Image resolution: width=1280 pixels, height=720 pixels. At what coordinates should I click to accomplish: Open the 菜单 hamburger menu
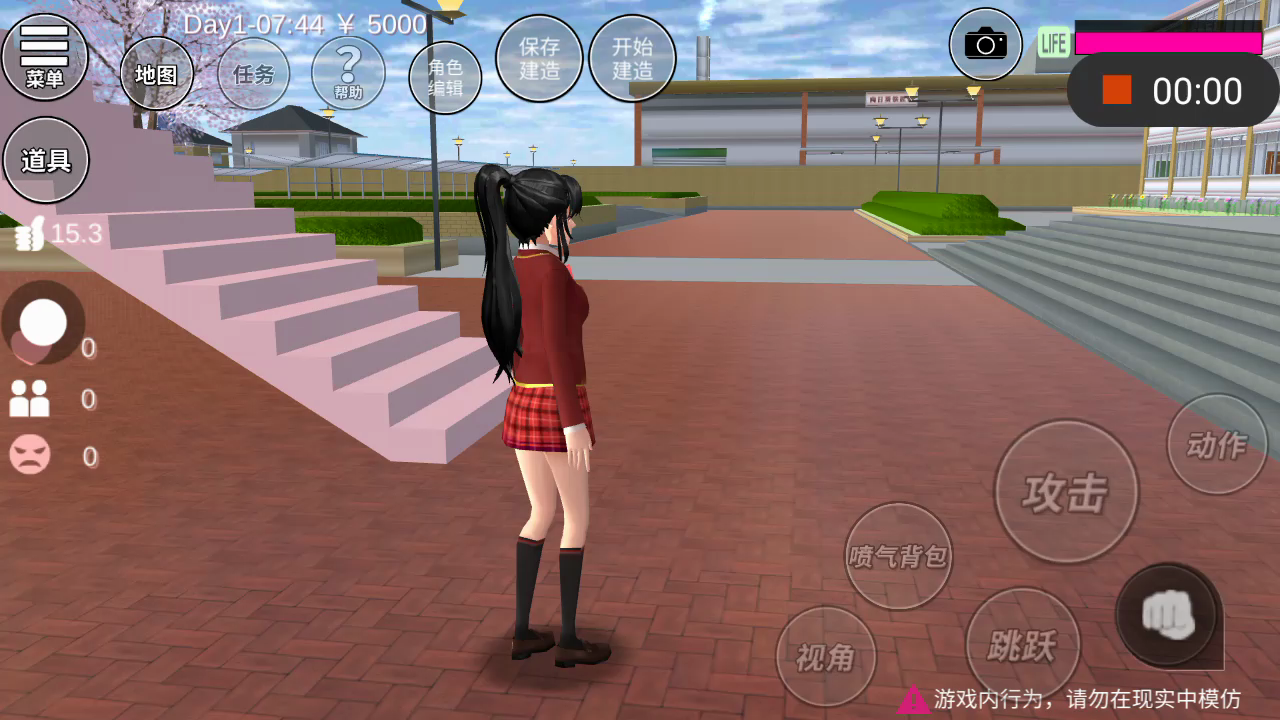tap(45, 56)
